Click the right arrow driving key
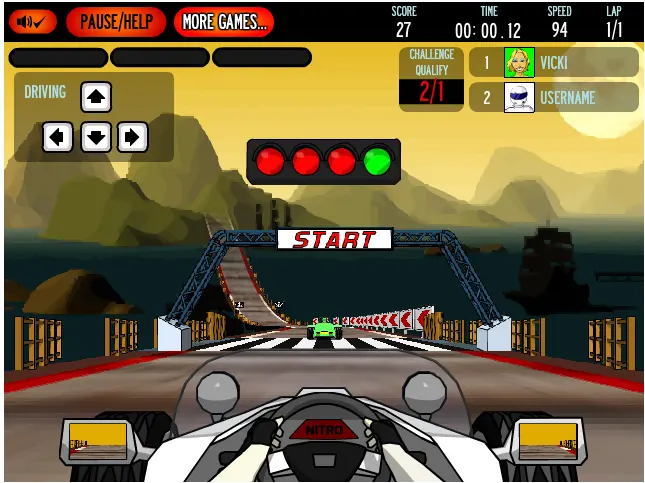The image size is (645, 483). (133, 136)
